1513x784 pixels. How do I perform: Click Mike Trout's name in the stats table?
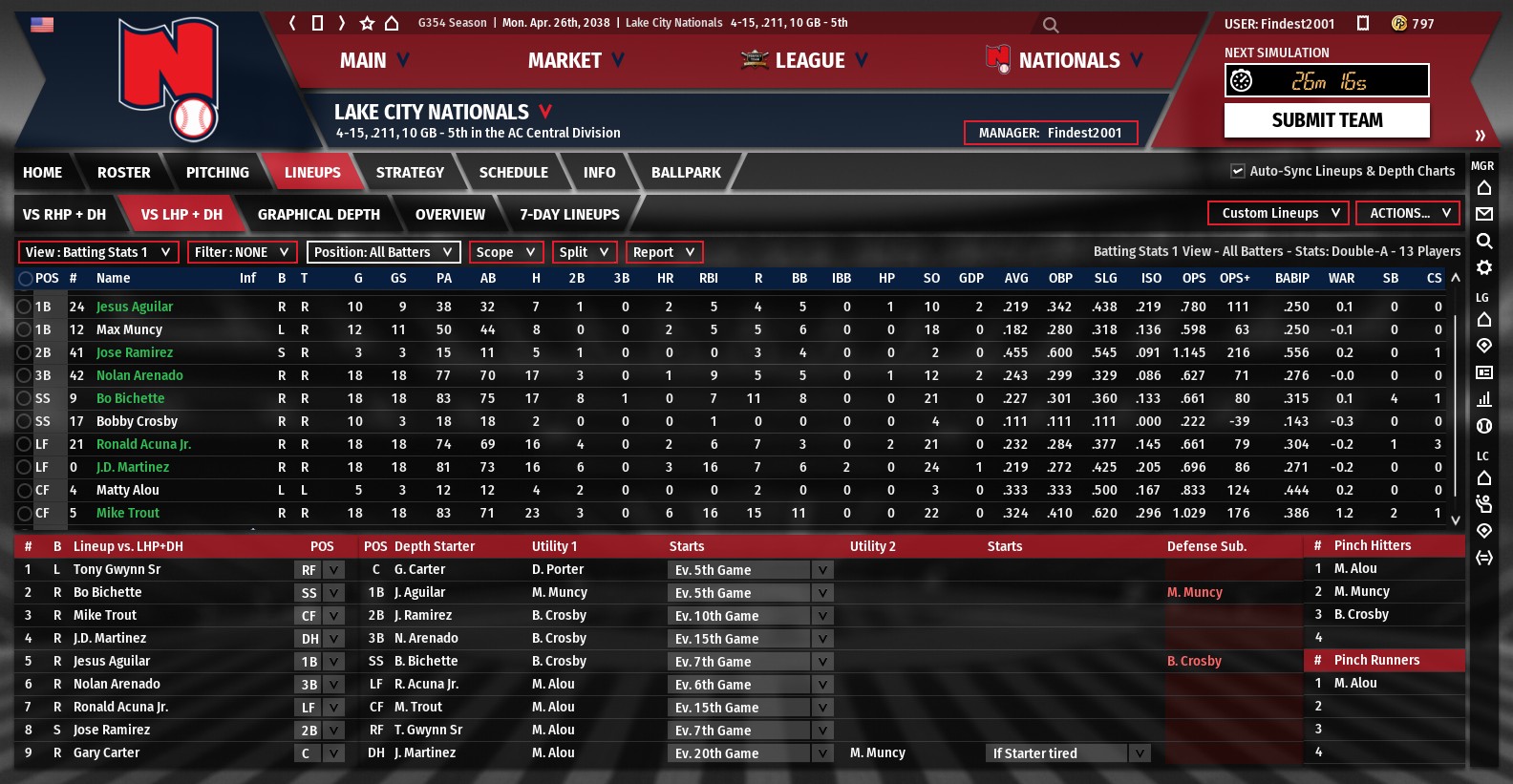[128, 513]
